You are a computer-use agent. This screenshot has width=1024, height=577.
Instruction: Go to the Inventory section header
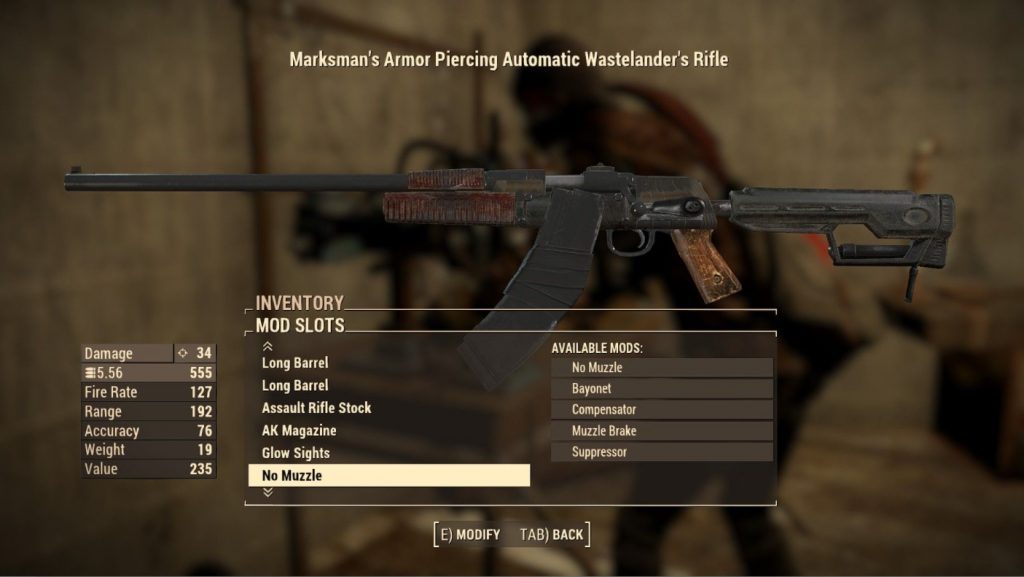(299, 302)
